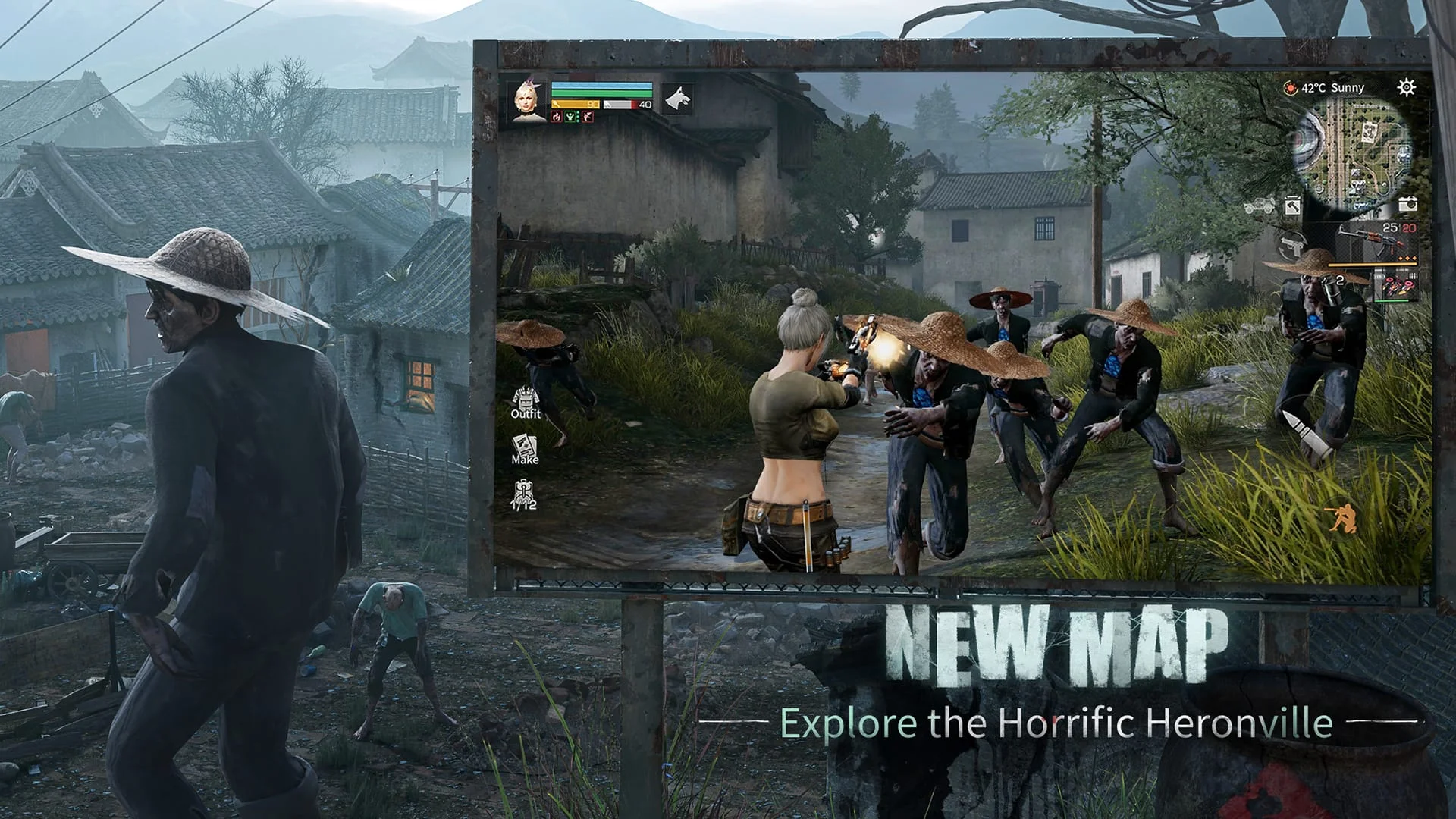This screenshot has width=1456, height=819.
Task: Select the axe melee tool icon
Action: [x=1292, y=206]
